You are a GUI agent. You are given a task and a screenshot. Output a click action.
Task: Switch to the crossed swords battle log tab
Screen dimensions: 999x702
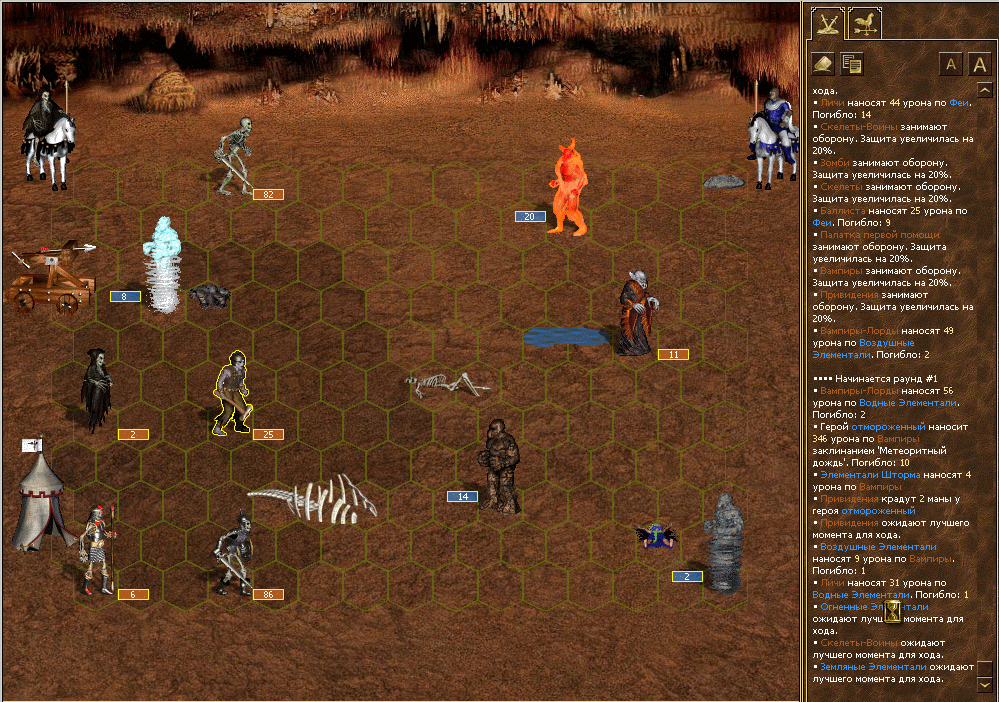(x=828, y=23)
